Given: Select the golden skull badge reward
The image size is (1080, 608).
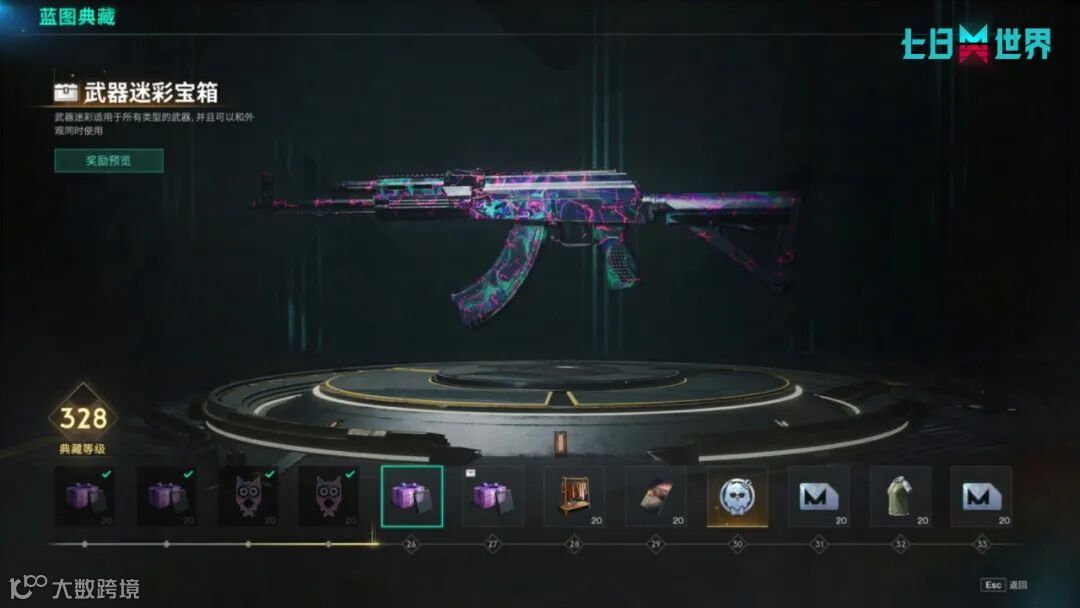Looking at the screenshot, I should click(x=737, y=496).
